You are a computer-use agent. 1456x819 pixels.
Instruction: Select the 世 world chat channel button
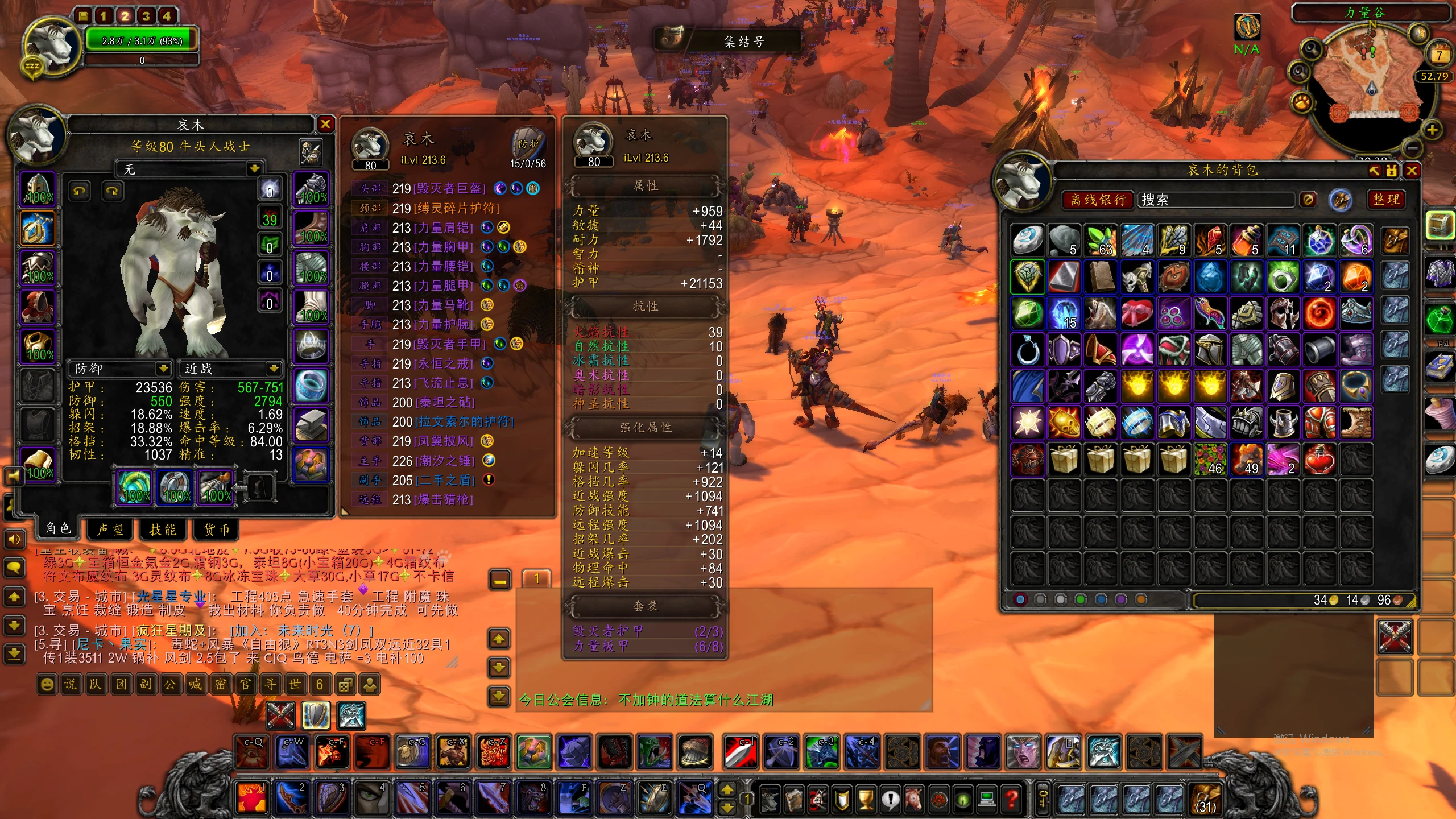(x=295, y=684)
